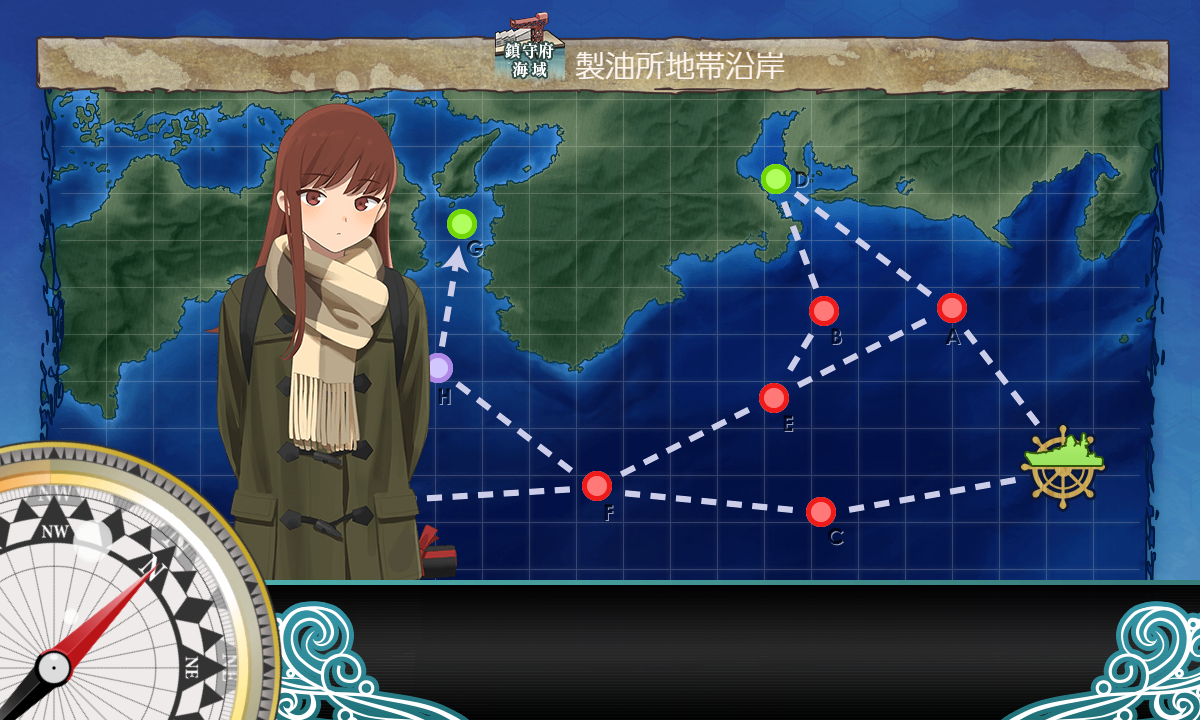
Task: Select red map node B
Action: pyautogui.click(x=824, y=311)
